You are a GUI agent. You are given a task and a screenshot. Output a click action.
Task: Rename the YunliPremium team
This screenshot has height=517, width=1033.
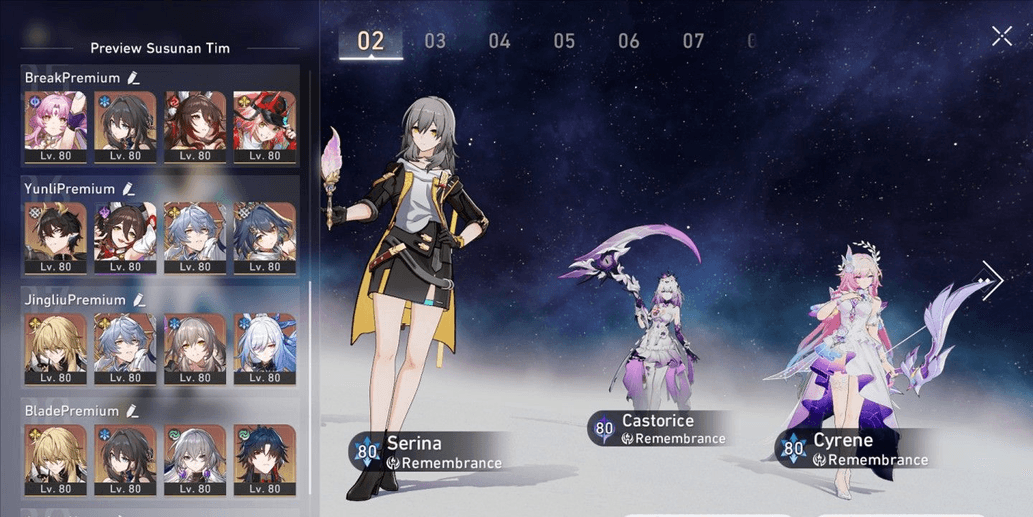(128, 189)
